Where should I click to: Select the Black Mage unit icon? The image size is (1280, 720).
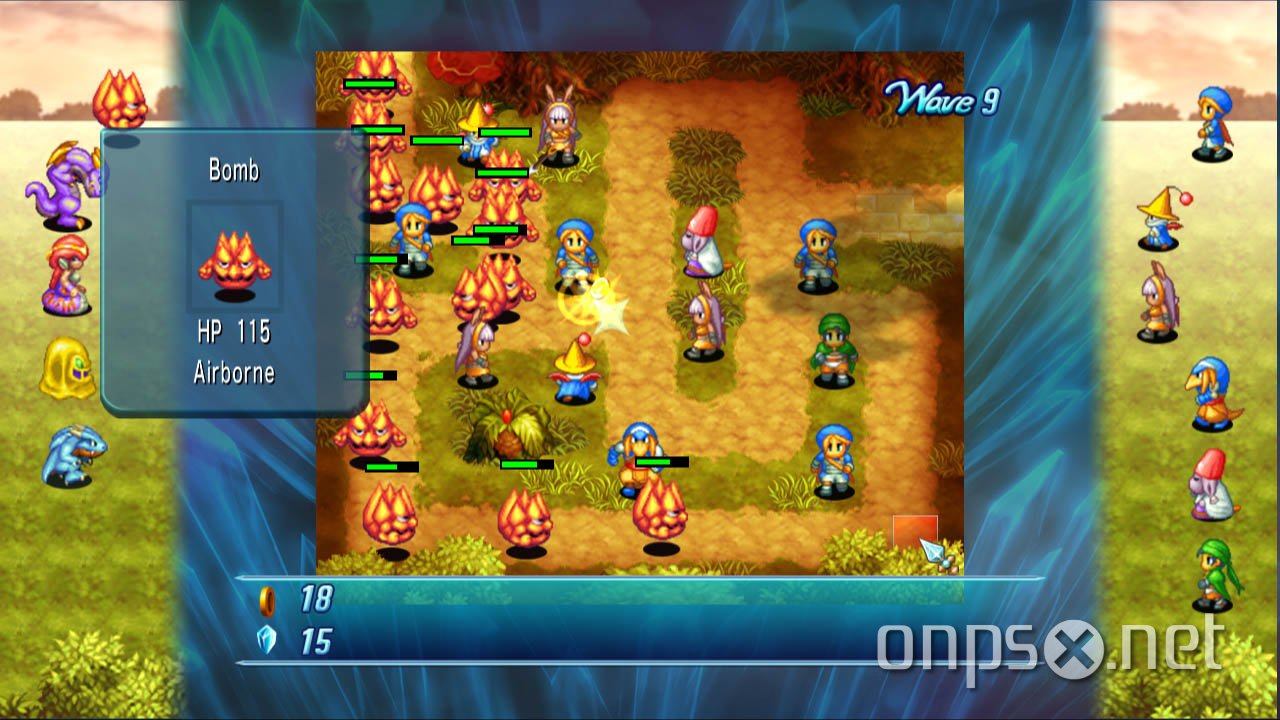(1160, 218)
